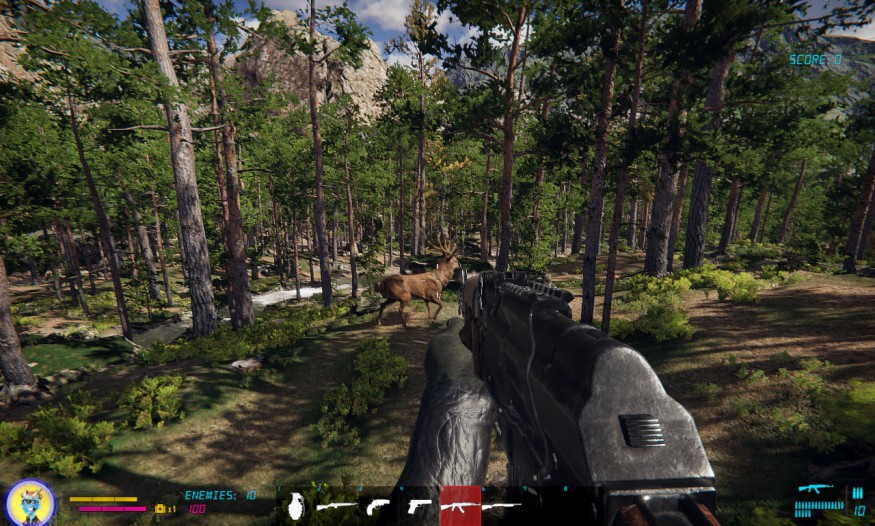Equip the rifle in slot 2
The width and height of the screenshot is (875, 526).
pyautogui.click(x=337, y=506)
